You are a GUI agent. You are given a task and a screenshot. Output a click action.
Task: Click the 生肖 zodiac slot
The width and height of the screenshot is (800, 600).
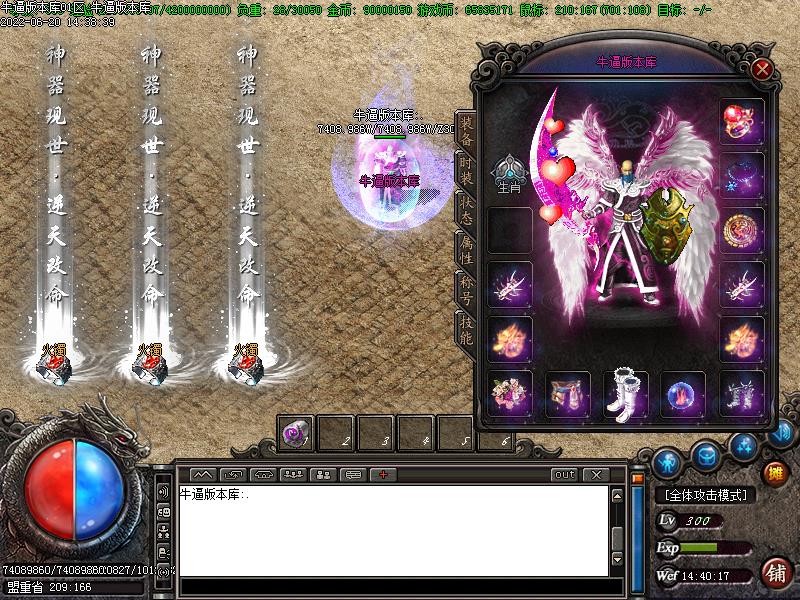pyautogui.click(x=509, y=173)
